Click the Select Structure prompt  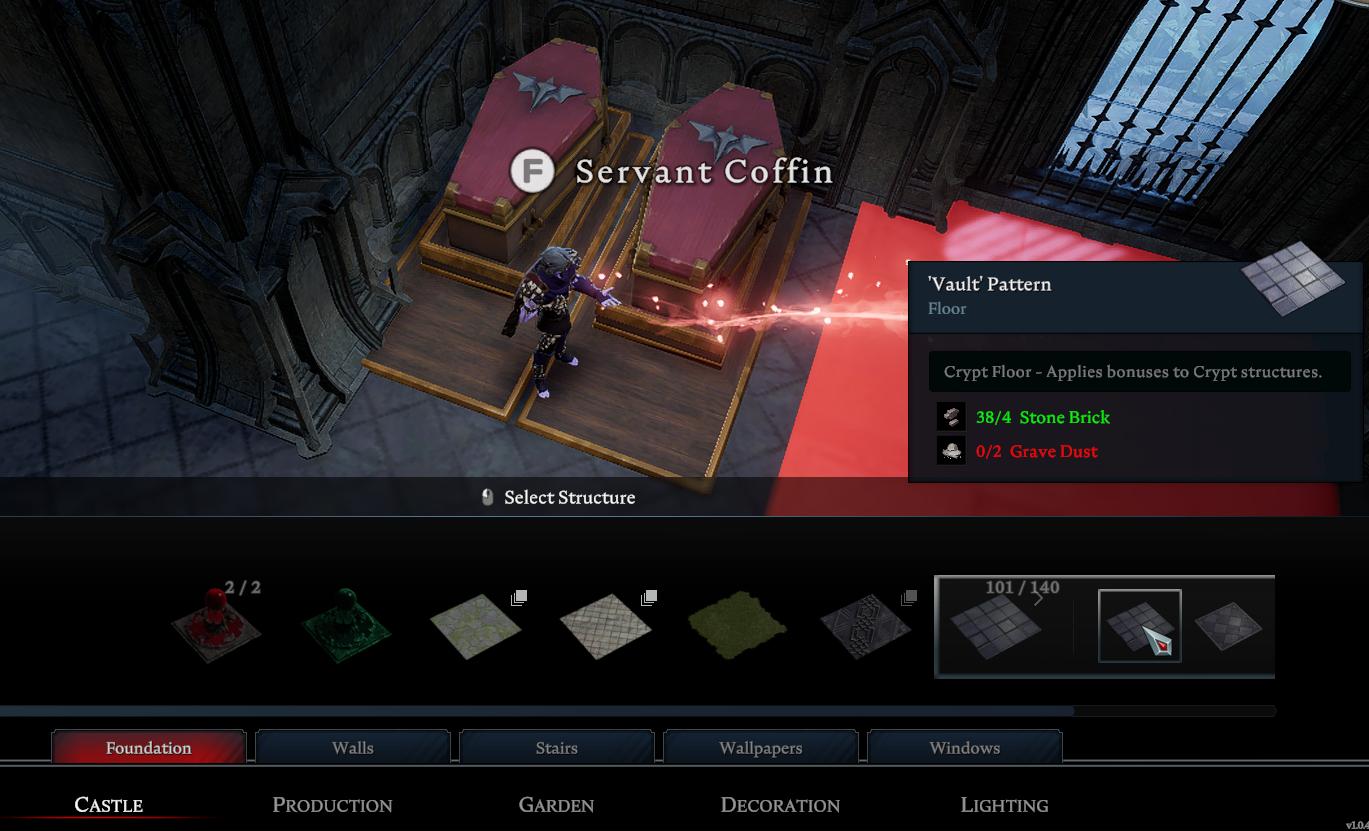click(557, 497)
